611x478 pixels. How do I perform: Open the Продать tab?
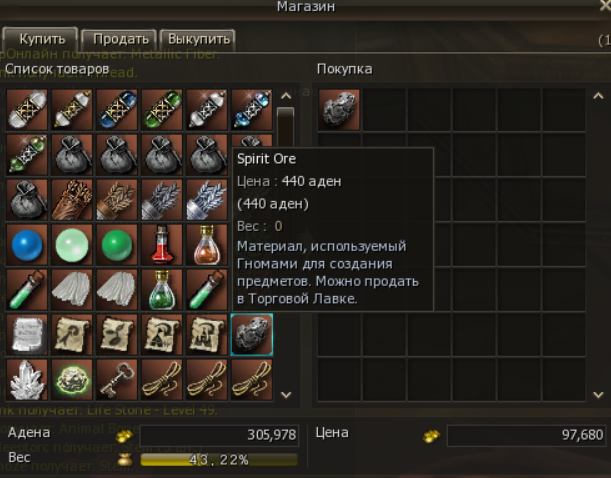[120, 39]
